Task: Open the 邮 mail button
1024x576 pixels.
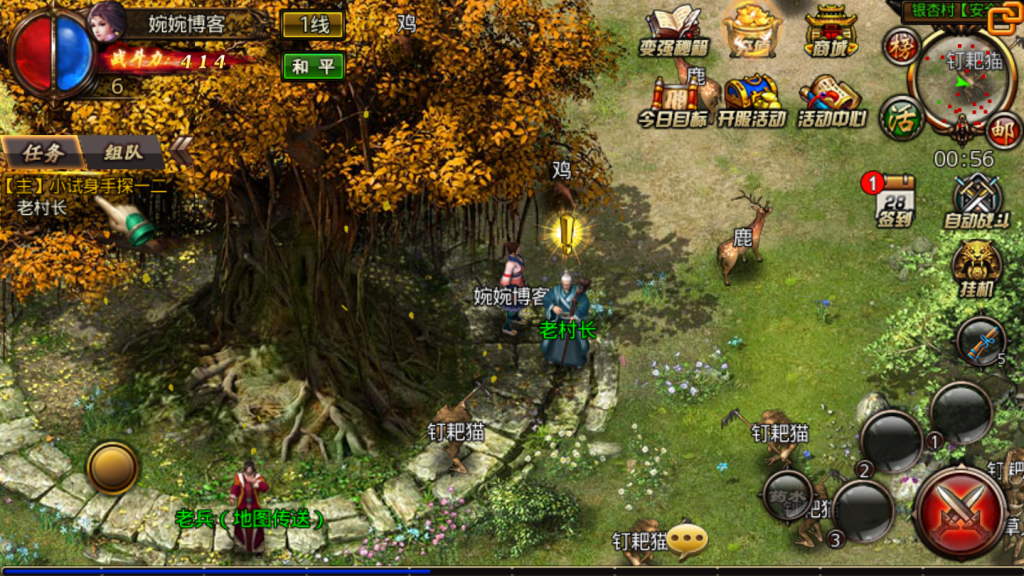Action: [x=1002, y=129]
